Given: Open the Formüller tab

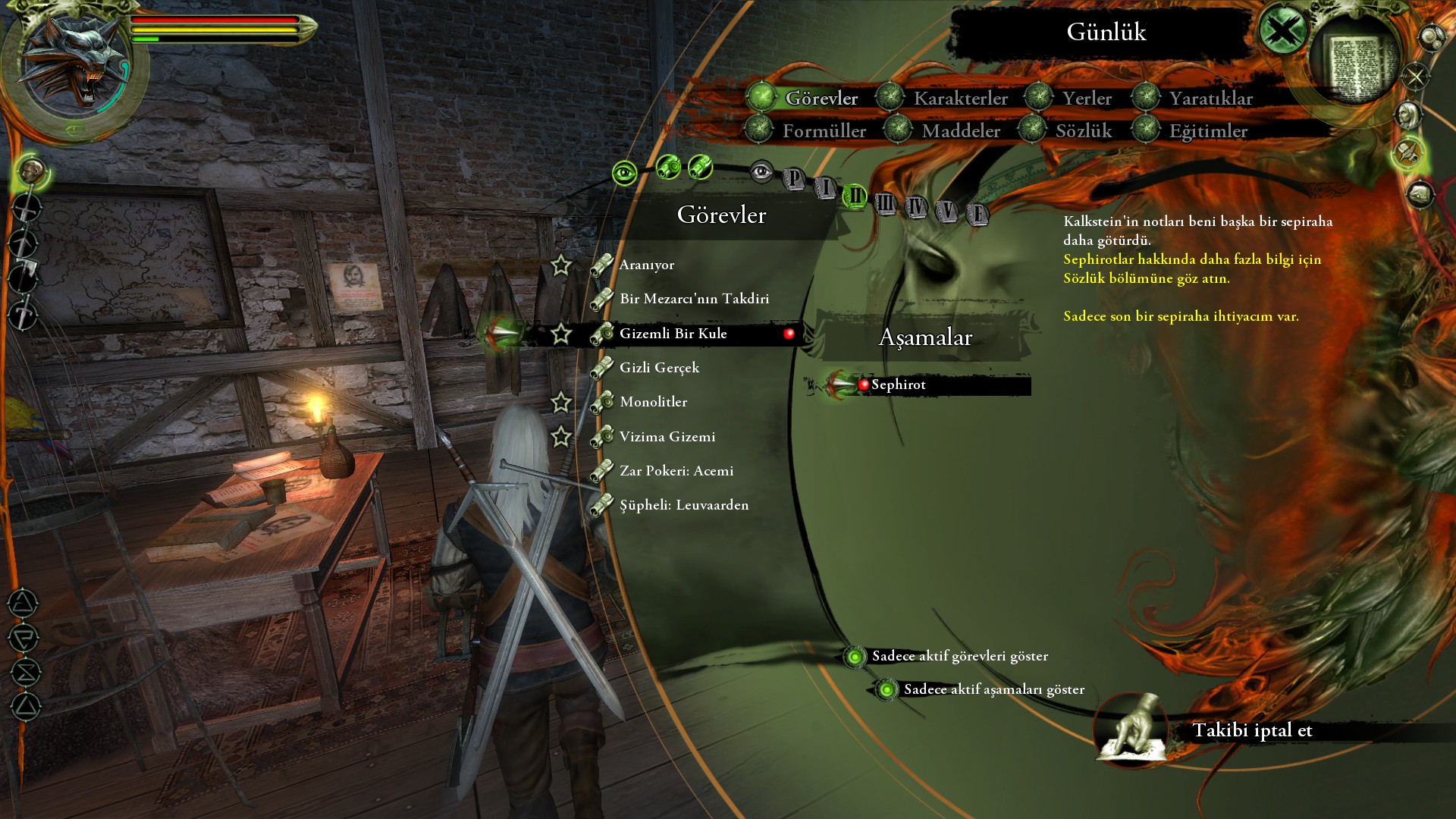Looking at the screenshot, I should 824,131.
